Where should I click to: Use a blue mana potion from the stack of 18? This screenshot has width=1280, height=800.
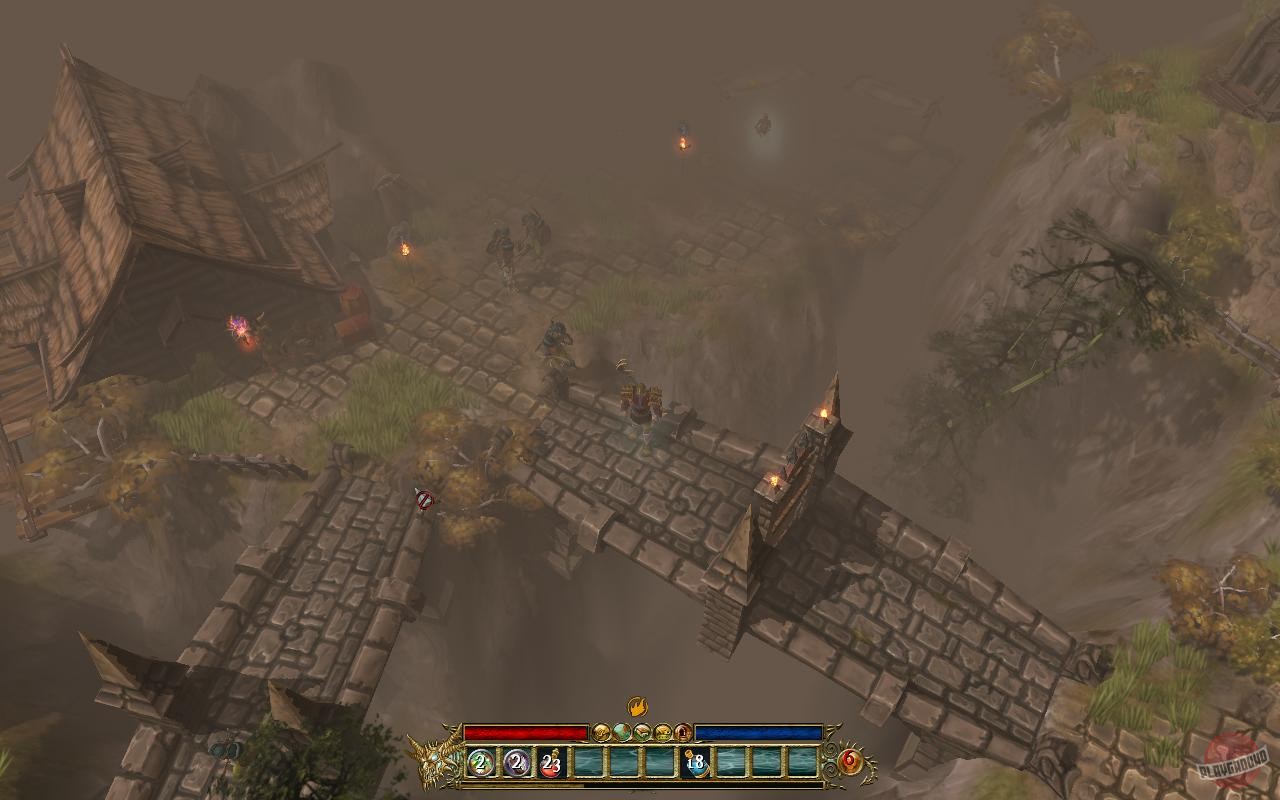pos(695,762)
